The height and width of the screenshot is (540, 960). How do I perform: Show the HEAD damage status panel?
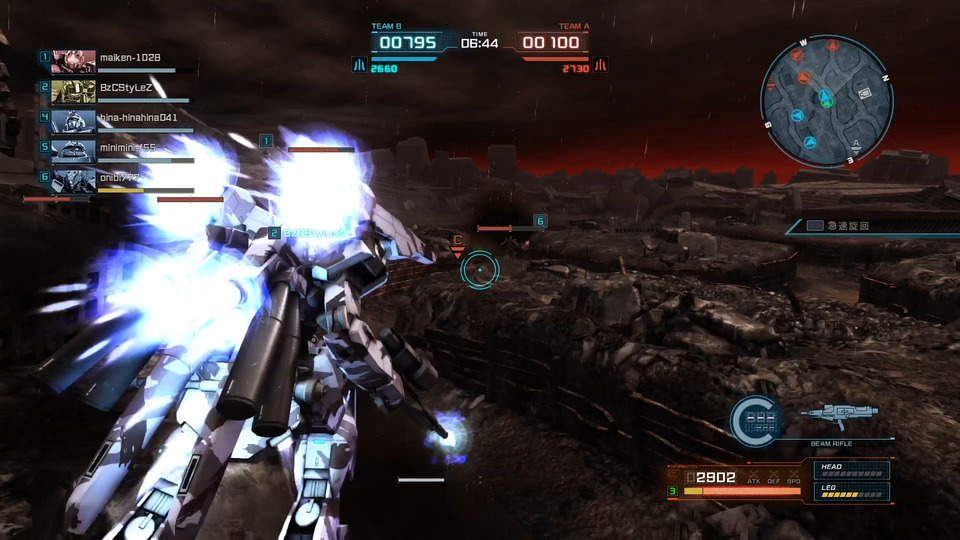852,469
